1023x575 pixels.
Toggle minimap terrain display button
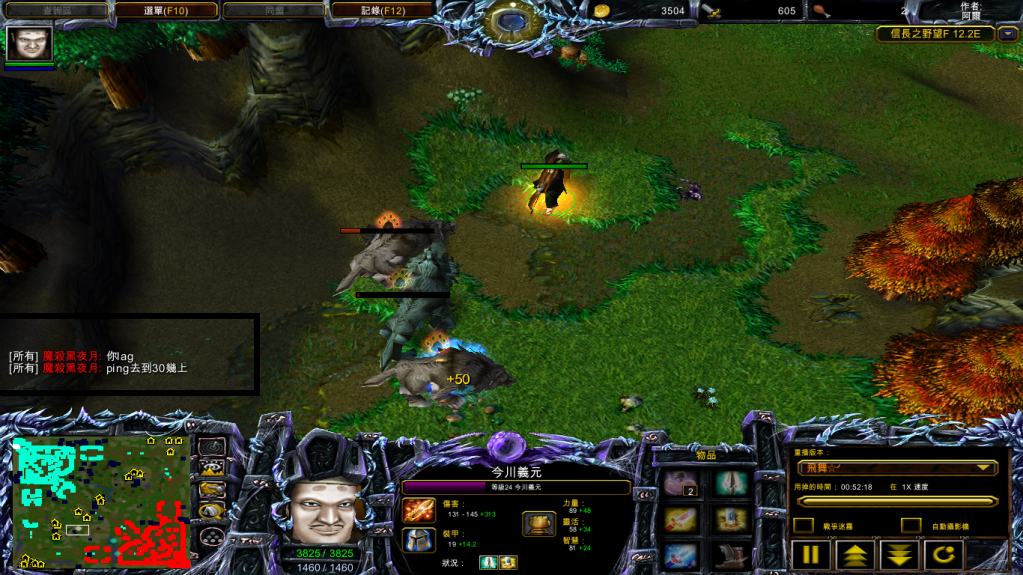(212, 467)
